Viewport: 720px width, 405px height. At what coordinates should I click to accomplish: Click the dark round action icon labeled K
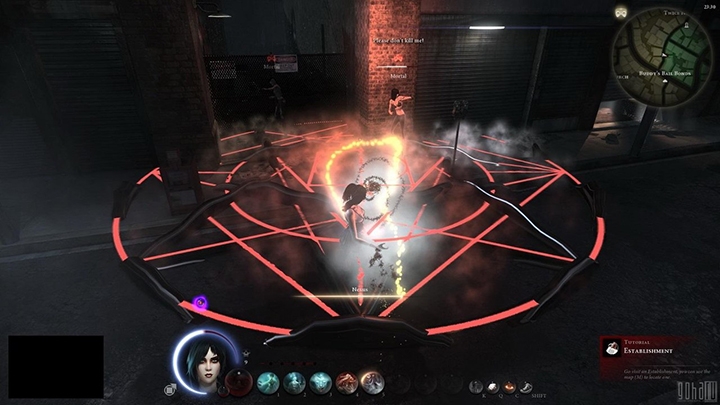pyautogui.click(x=477, y=387)
